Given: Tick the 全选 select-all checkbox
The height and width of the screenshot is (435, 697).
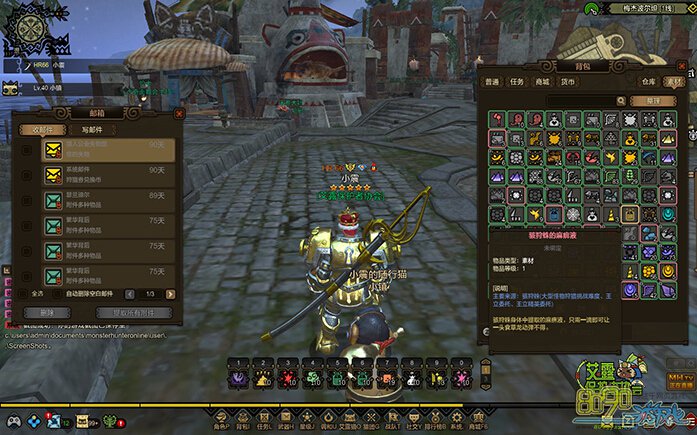Looking at the screenshot, I should 23,293.
